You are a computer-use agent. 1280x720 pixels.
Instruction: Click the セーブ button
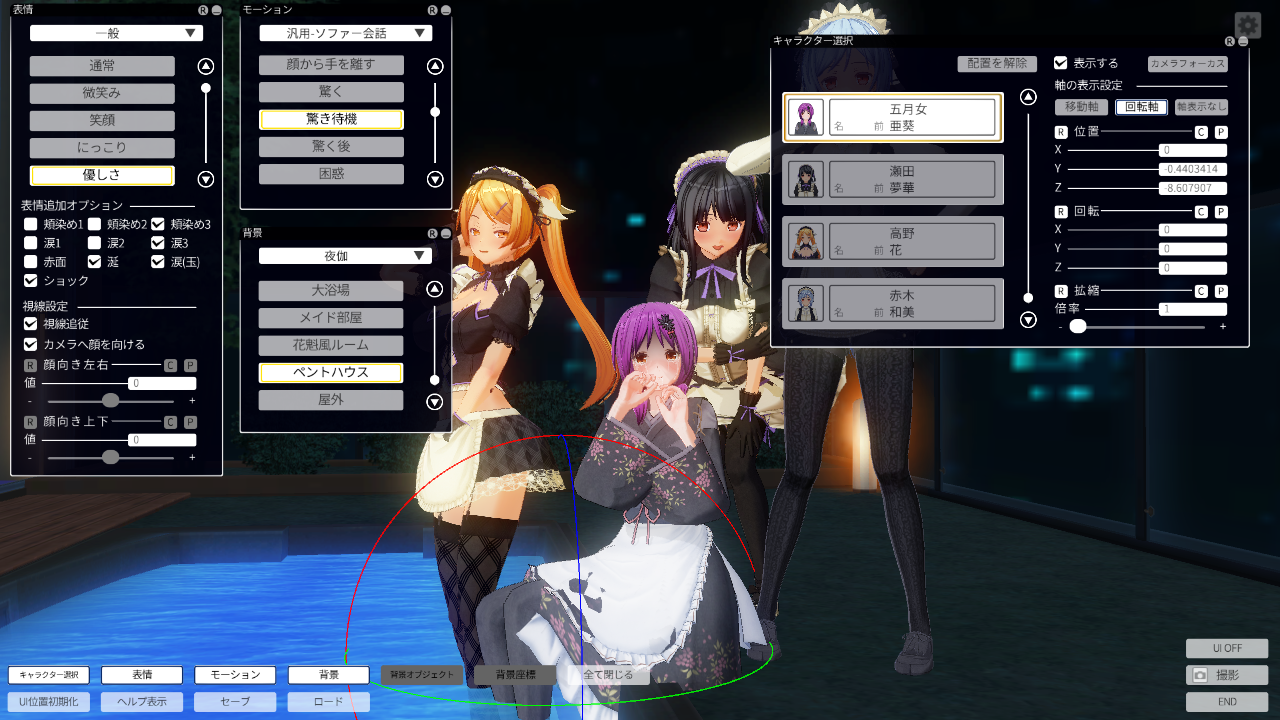pos(235,702)
